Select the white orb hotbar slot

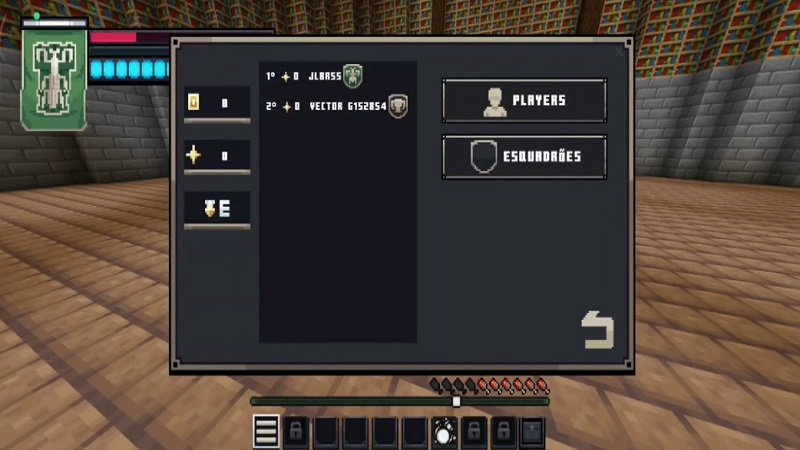444,432
